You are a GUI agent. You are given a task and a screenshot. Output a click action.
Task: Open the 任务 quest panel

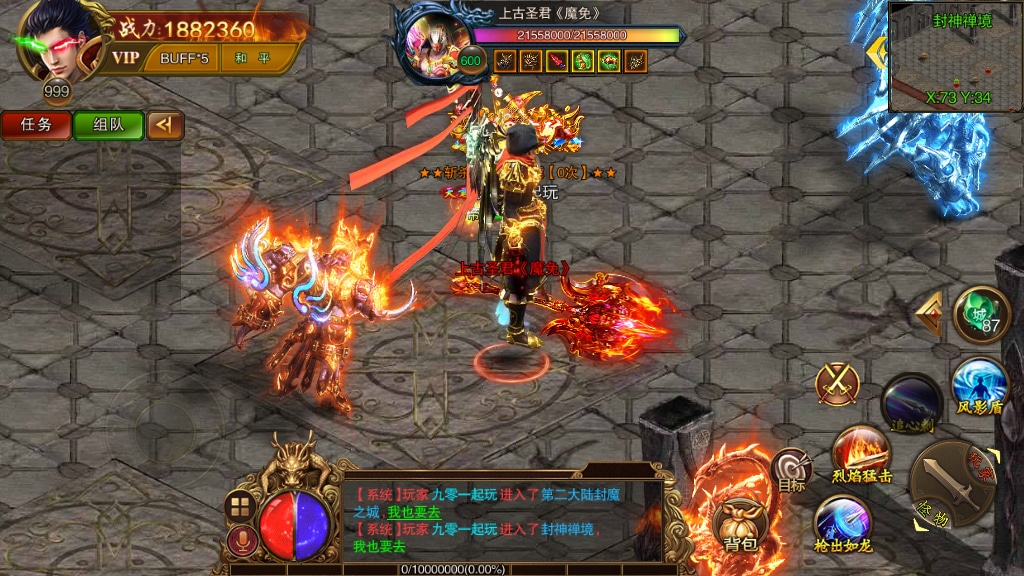click(x=36, y=125)
